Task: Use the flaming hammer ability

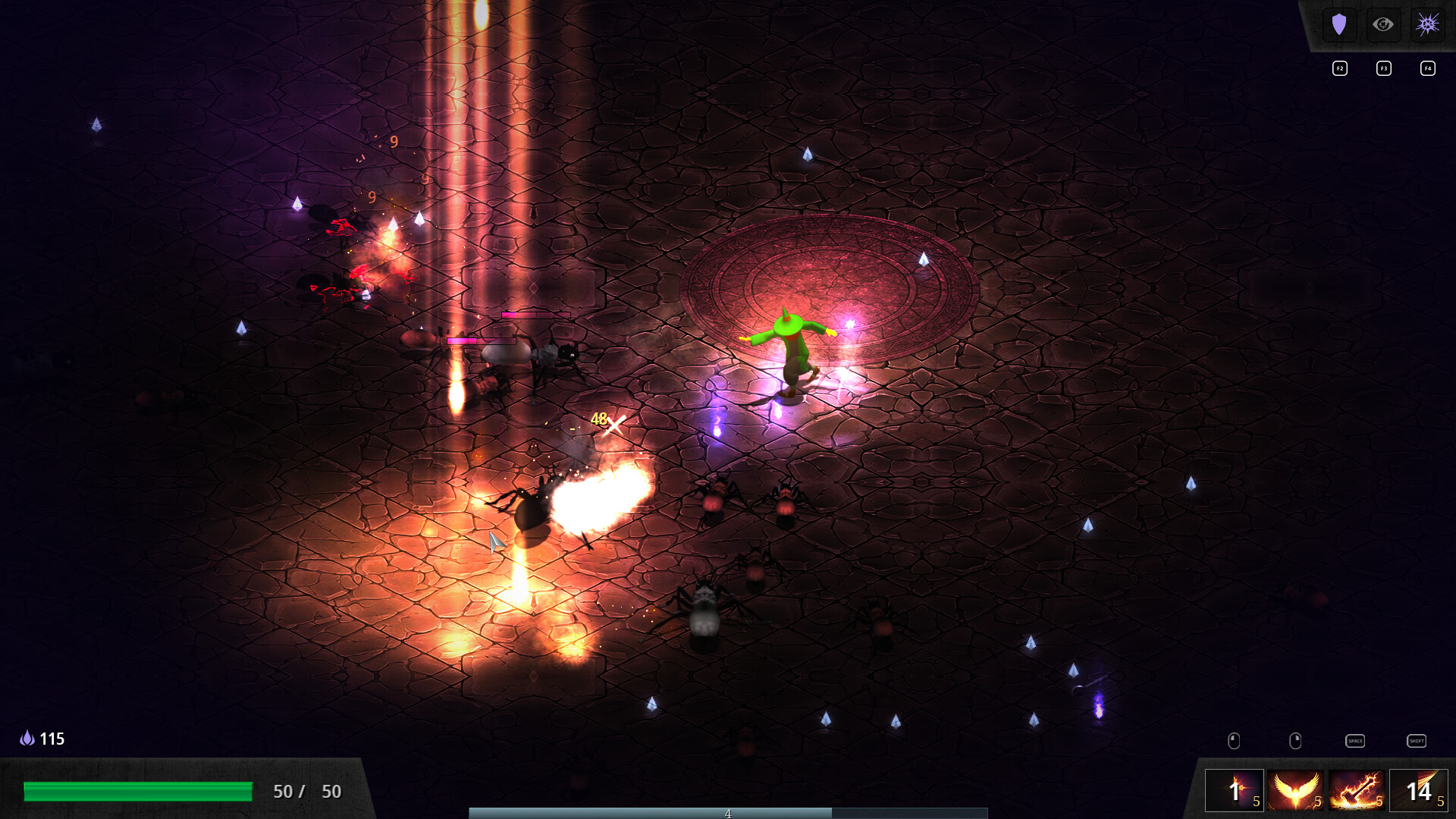Action: [x=1357, y=791]
